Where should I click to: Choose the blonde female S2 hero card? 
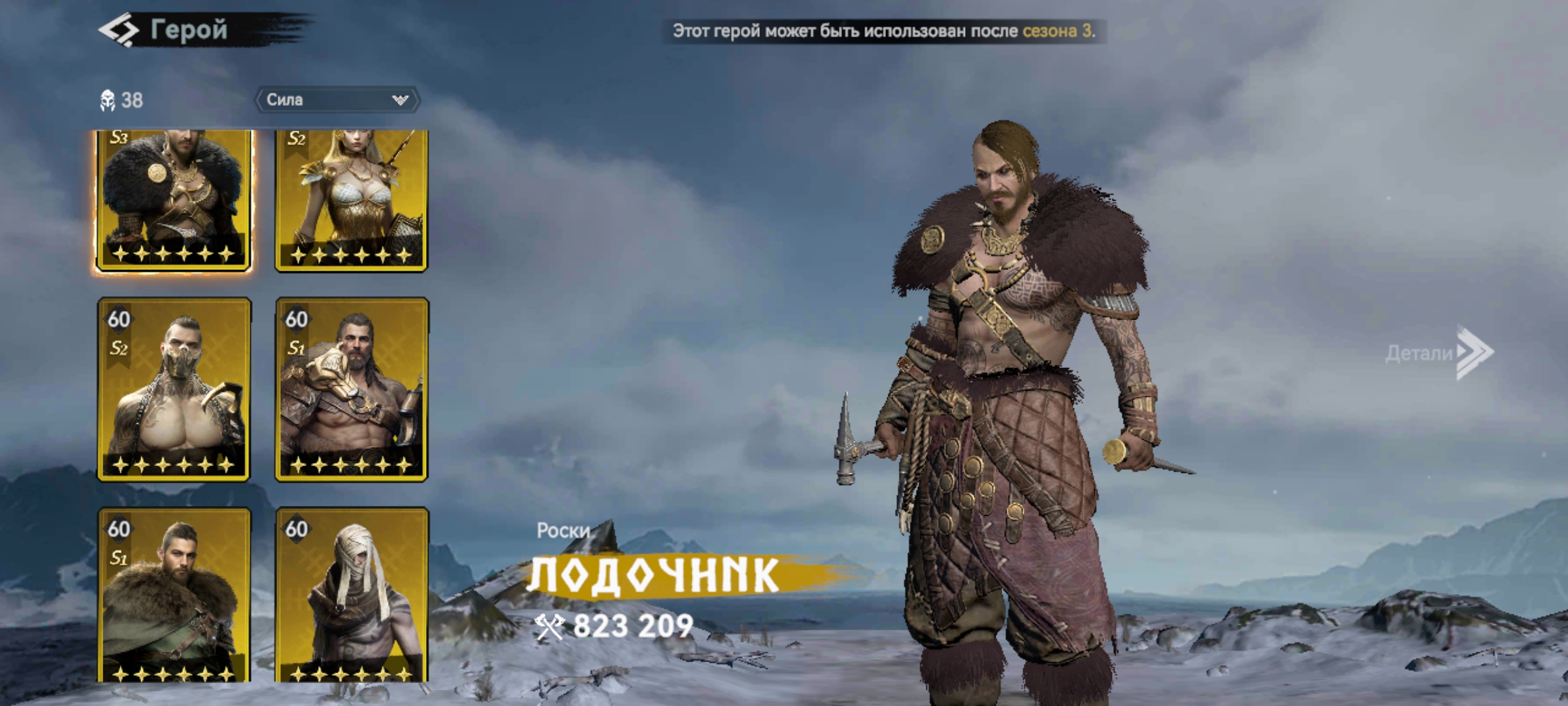[351, 199]
